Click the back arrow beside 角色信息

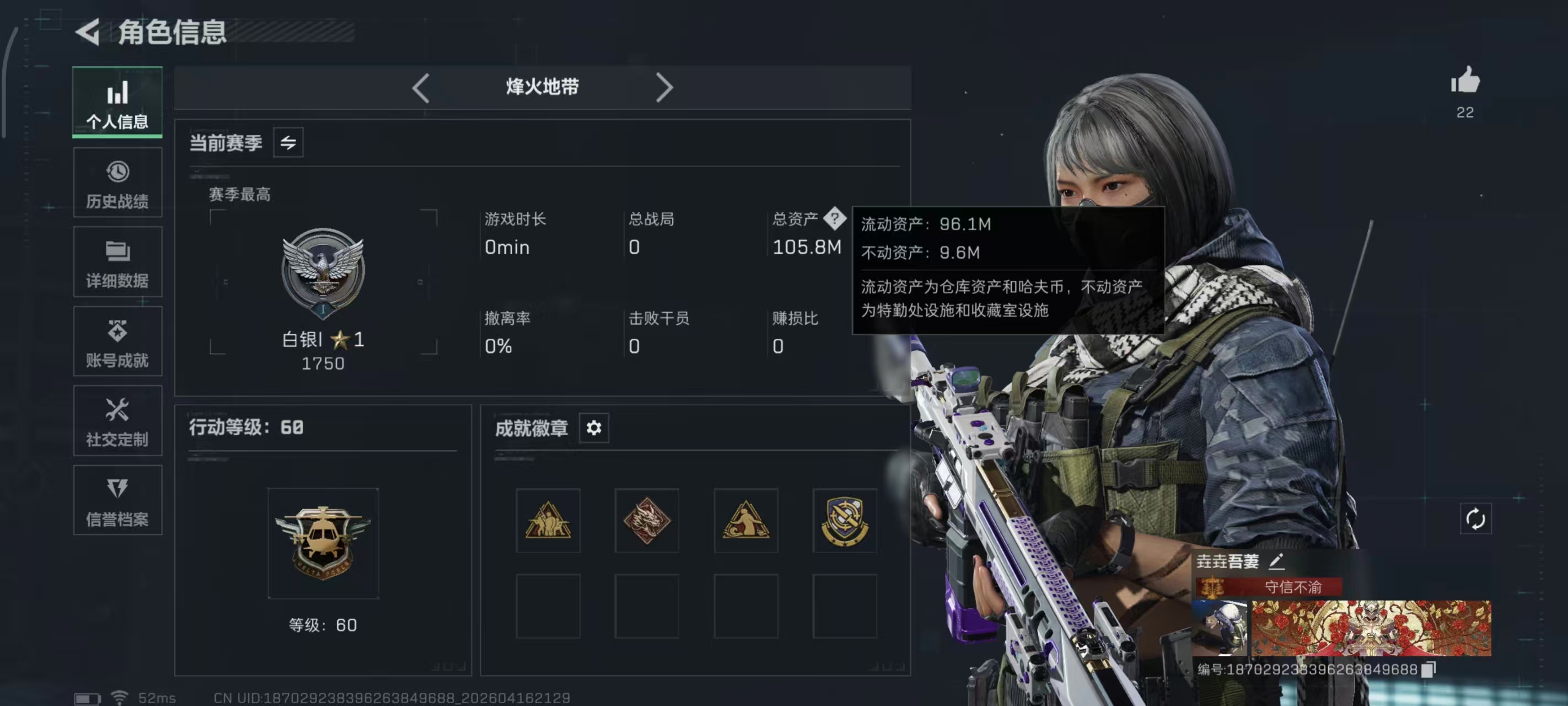coord(87,34)
